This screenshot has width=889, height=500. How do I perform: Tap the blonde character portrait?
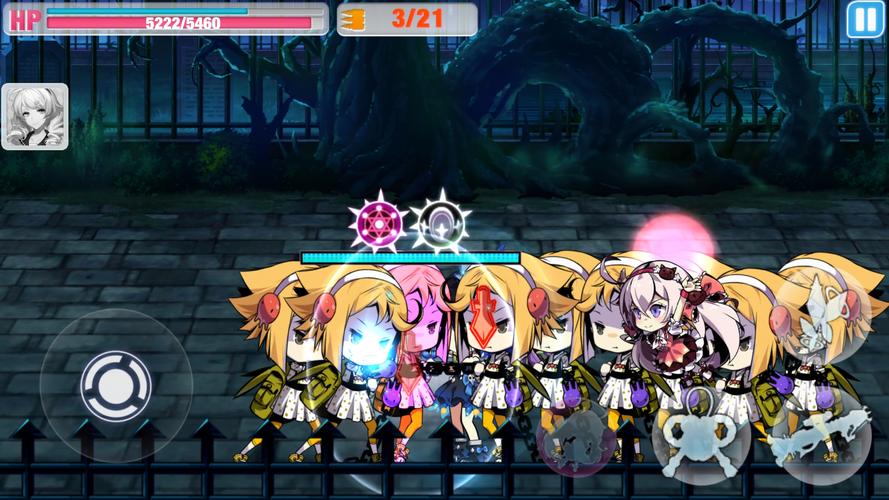(x=35, y=116)
